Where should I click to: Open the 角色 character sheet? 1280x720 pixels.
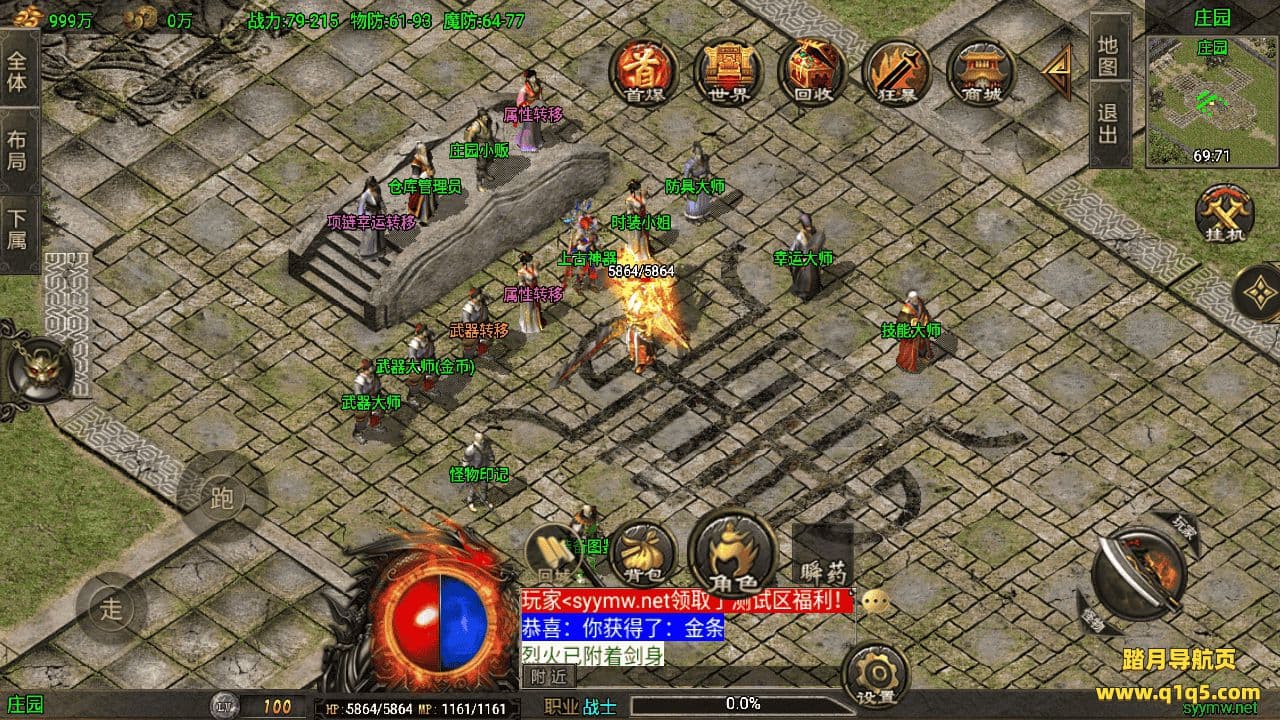[734, 553]
